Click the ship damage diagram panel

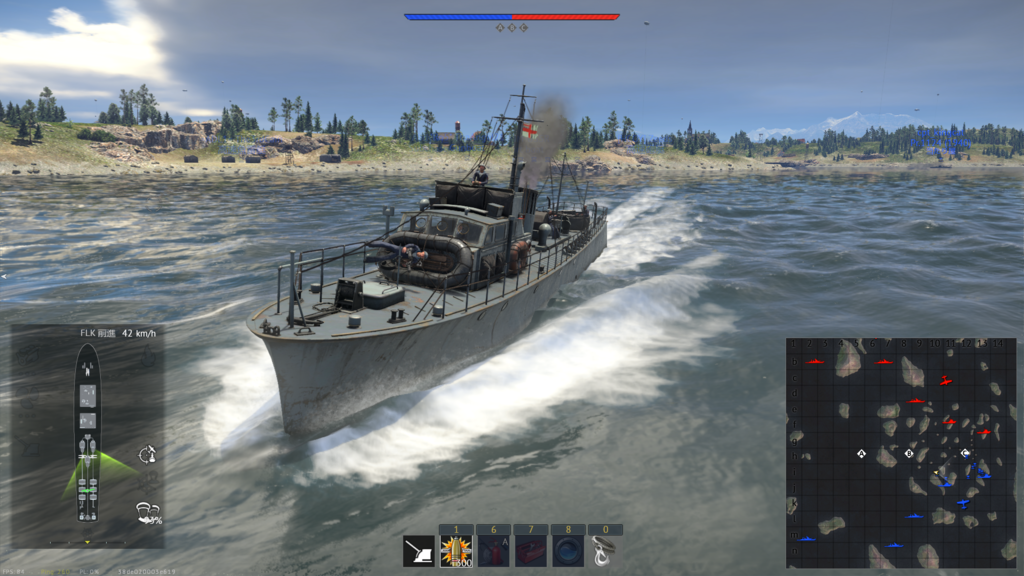(x=88, y=433)
